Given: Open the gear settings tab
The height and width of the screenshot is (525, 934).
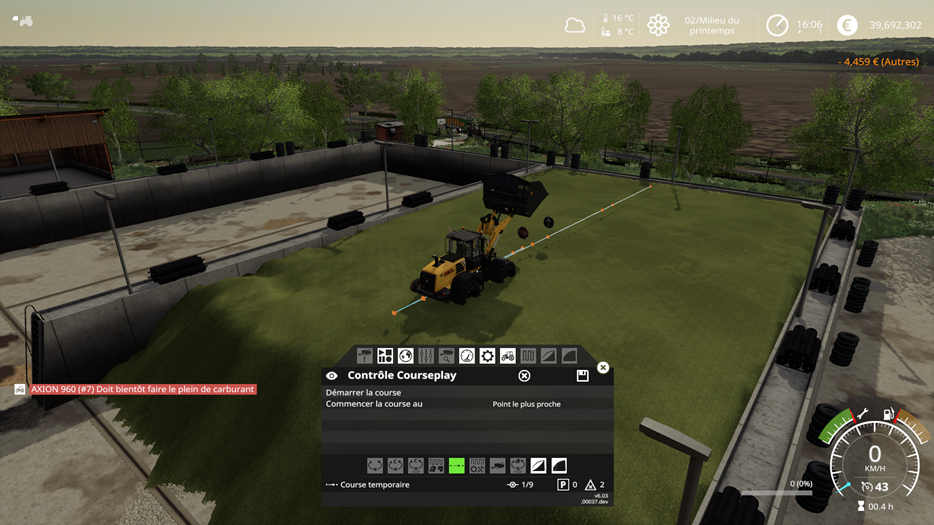Looking at the screenshot, I should pyautogui.click(x=487, y=356).
